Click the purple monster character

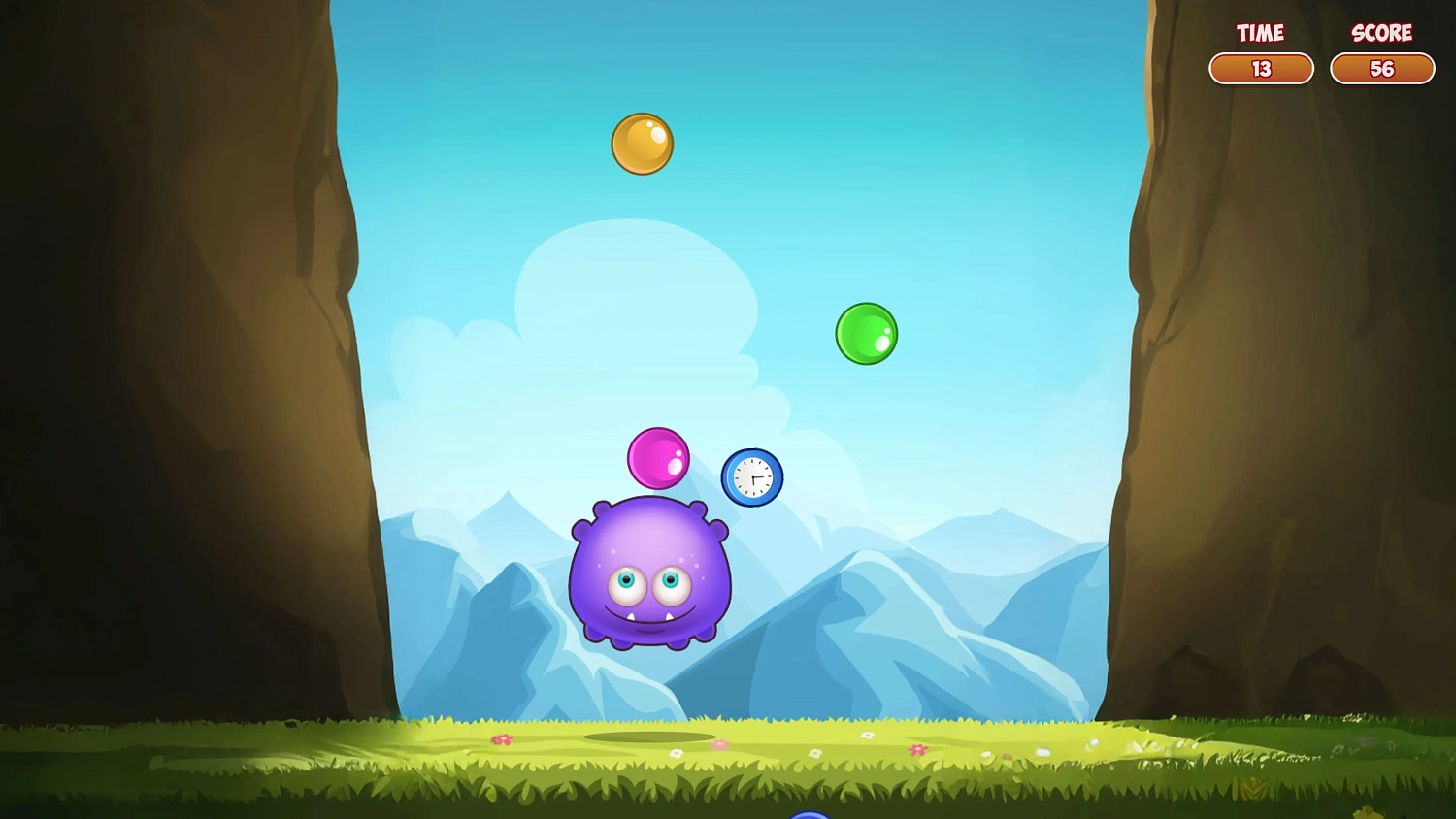[648, 573]
